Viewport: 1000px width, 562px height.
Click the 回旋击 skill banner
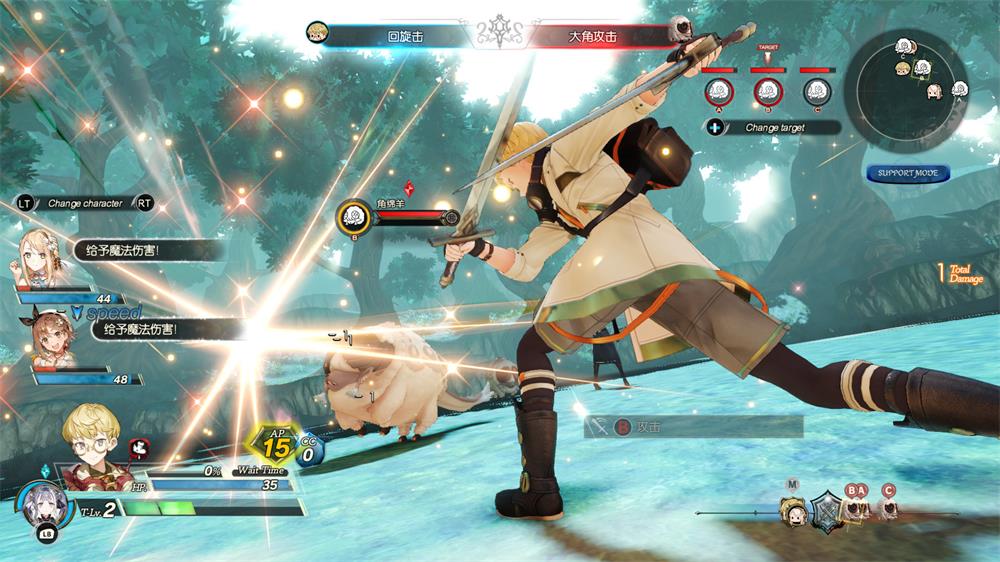coord(405,37)
